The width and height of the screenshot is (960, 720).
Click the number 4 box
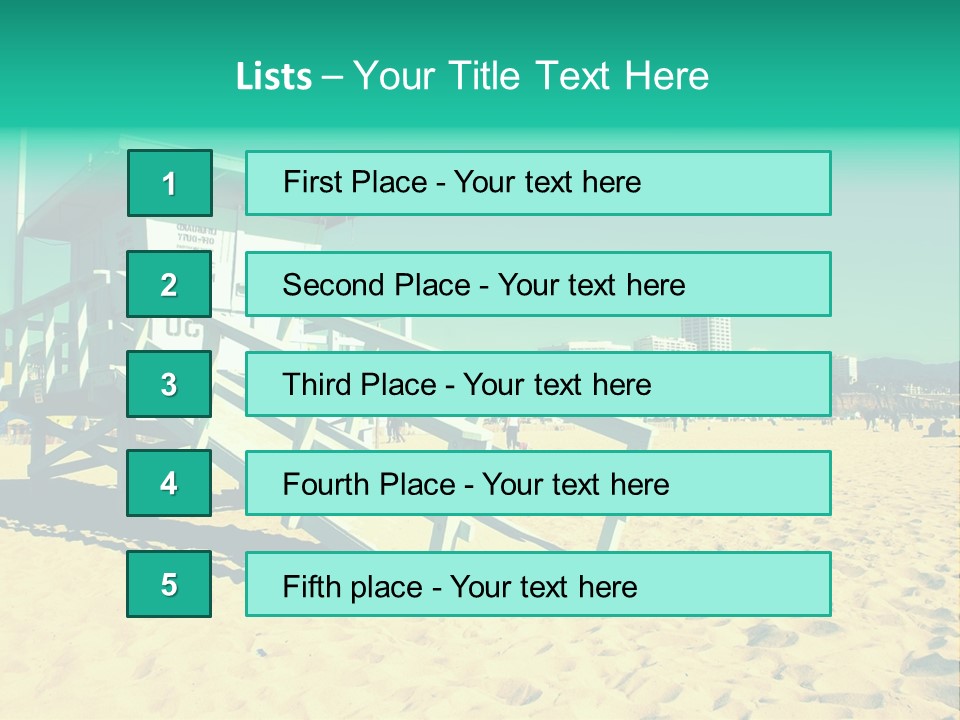click(169, 484)
